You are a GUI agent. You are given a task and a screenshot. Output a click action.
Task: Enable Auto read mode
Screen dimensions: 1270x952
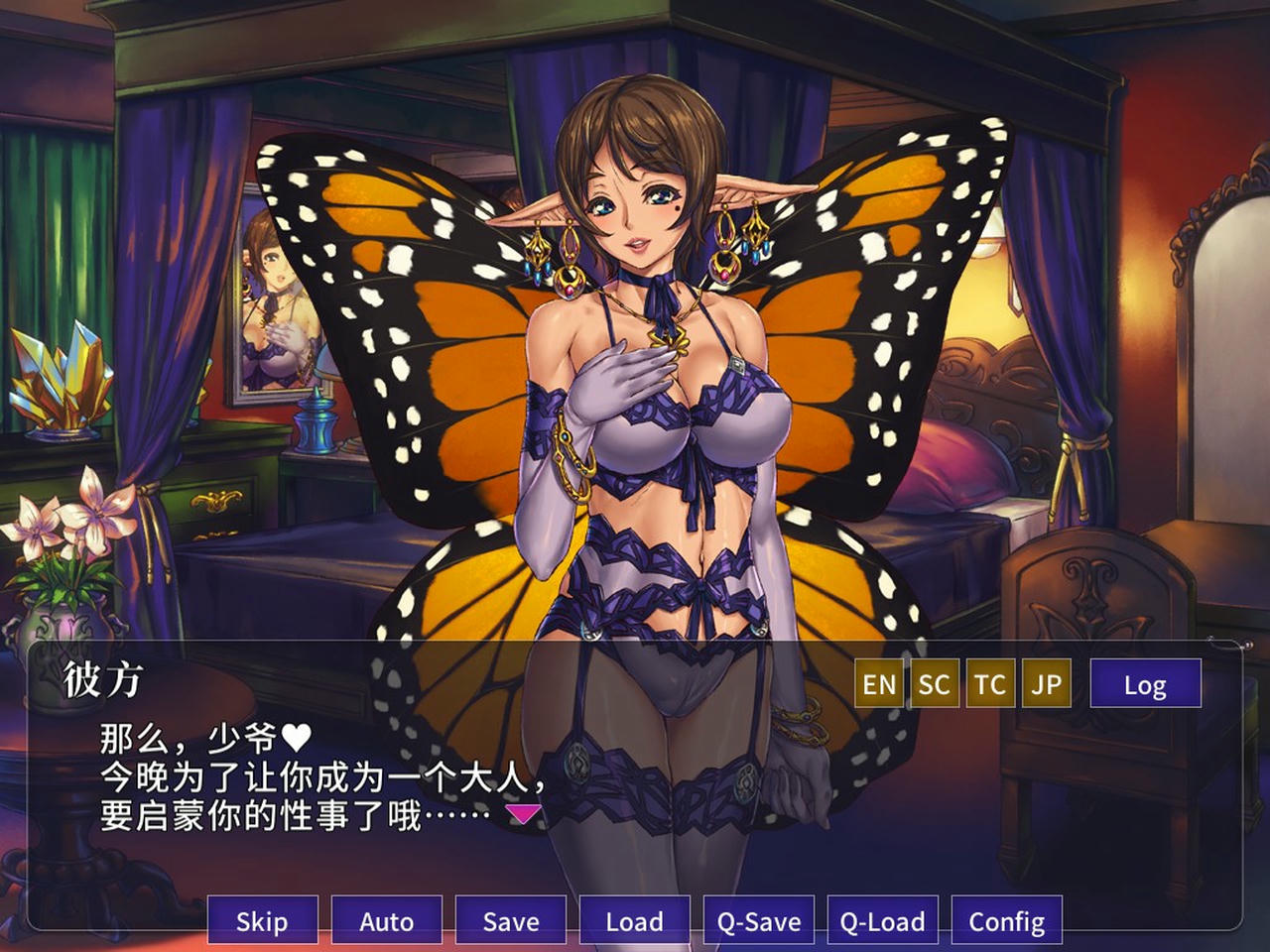(x=386, y=920)
